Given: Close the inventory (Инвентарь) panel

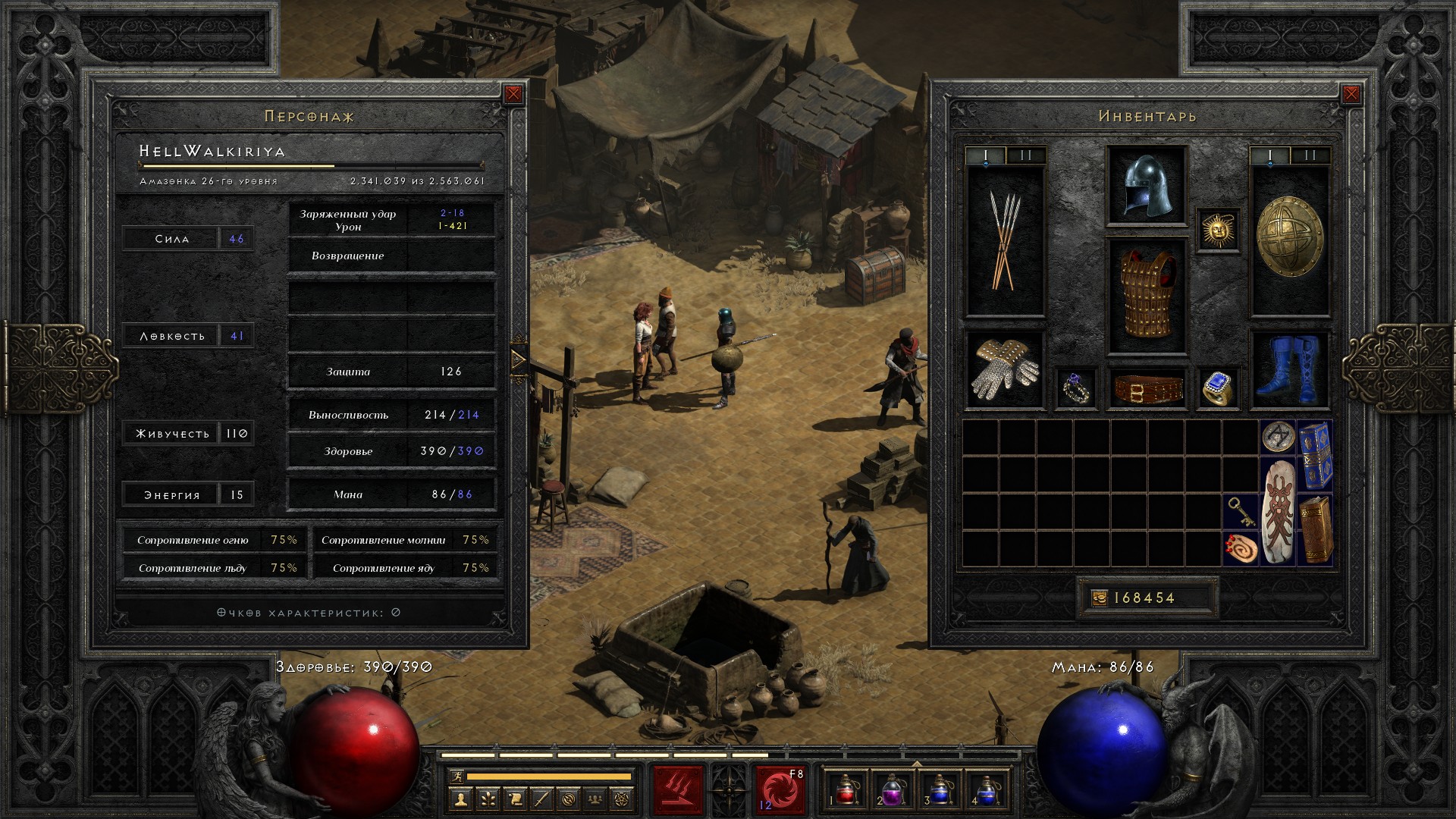Looking at the screenshot, I should tap(1351, 94).
